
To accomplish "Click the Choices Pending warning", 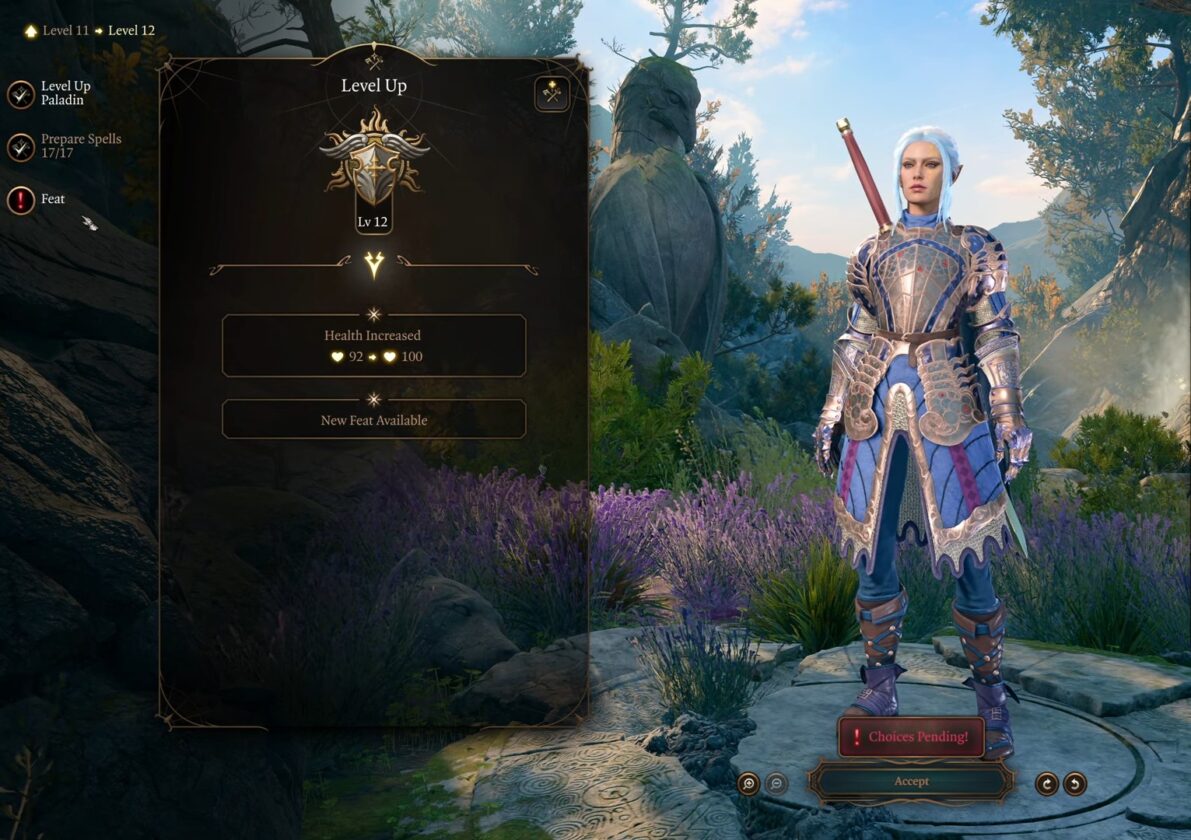I will pyautogui.click(x=911, y=737).
